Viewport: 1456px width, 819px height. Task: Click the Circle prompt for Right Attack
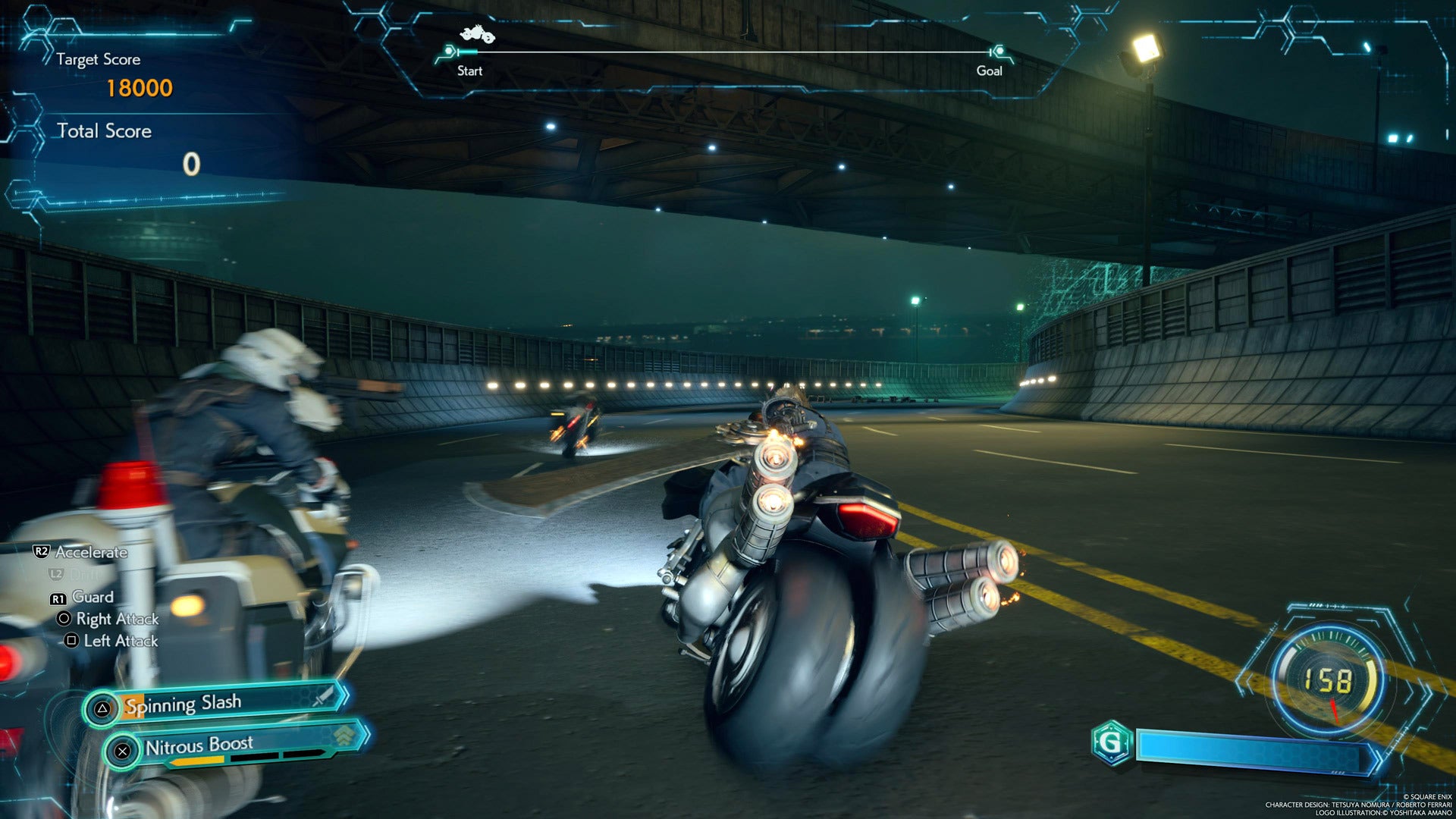pyautogui.click(x=64, y=619)
